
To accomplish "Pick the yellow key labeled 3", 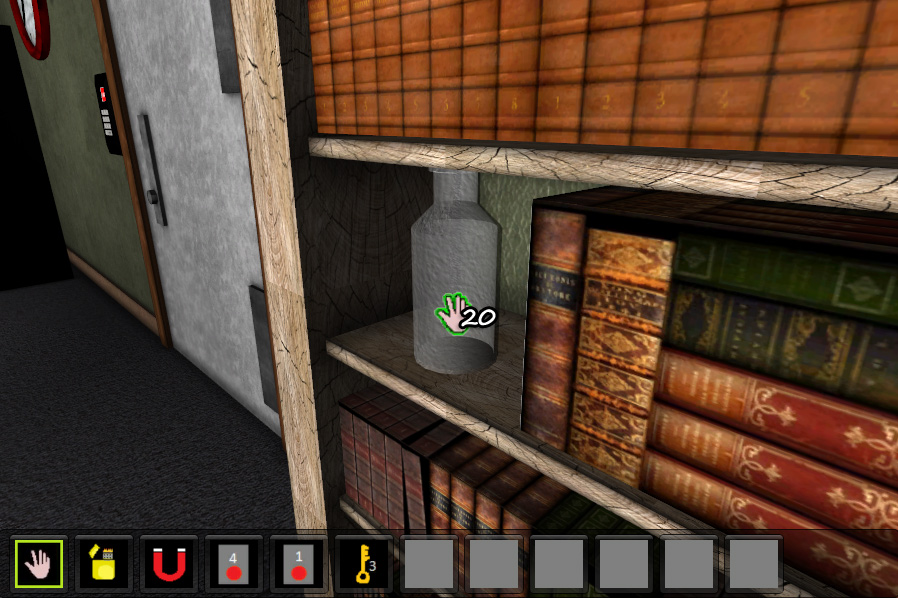I will click(364, 564).
